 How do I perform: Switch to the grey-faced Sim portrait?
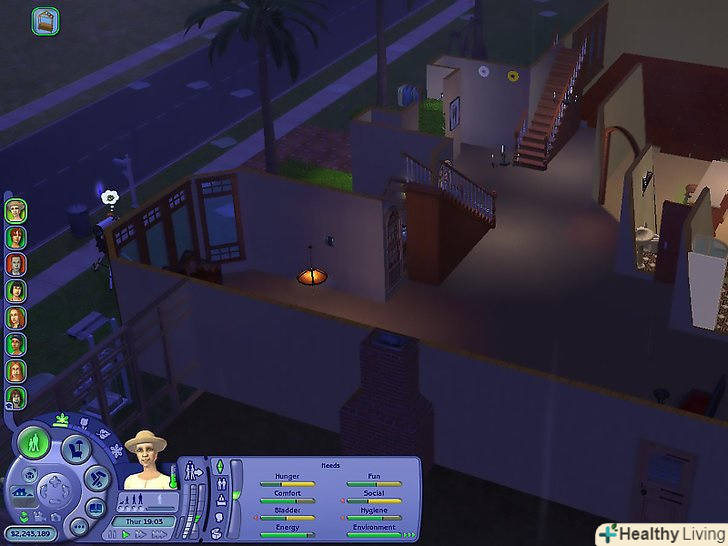pyautogui.click(x=16, y=264)
